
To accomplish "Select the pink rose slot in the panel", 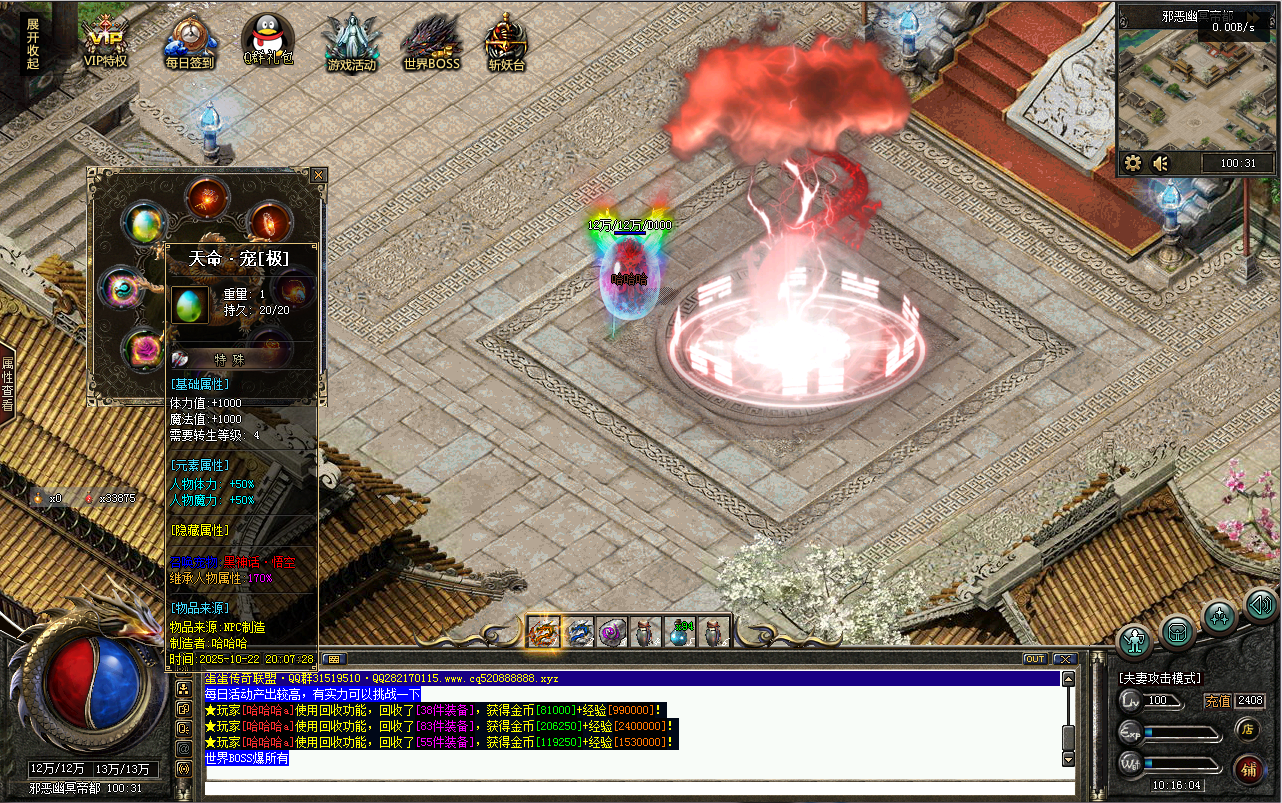I will pyautogui.click(x=143, y=349).
